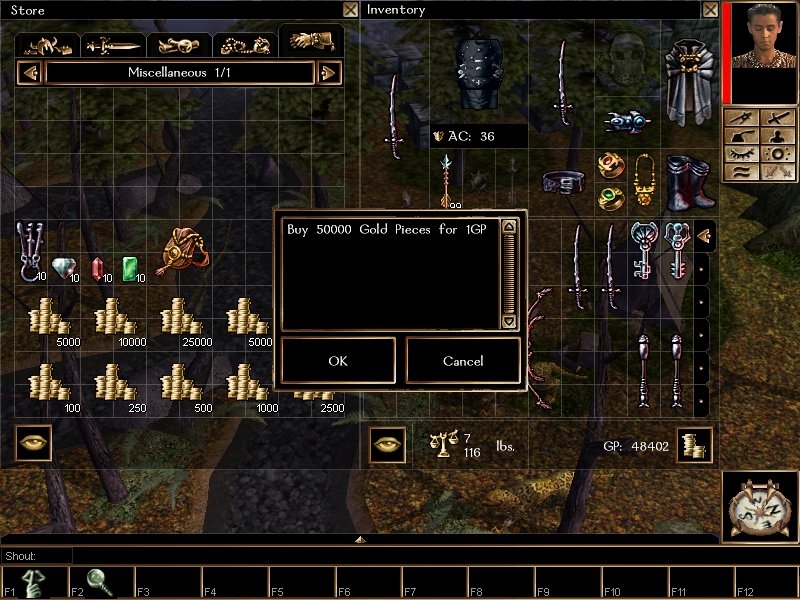This screenshot has width=800, height=600.
Task: Confirm the gold purchase with OK
Action: 338,361
